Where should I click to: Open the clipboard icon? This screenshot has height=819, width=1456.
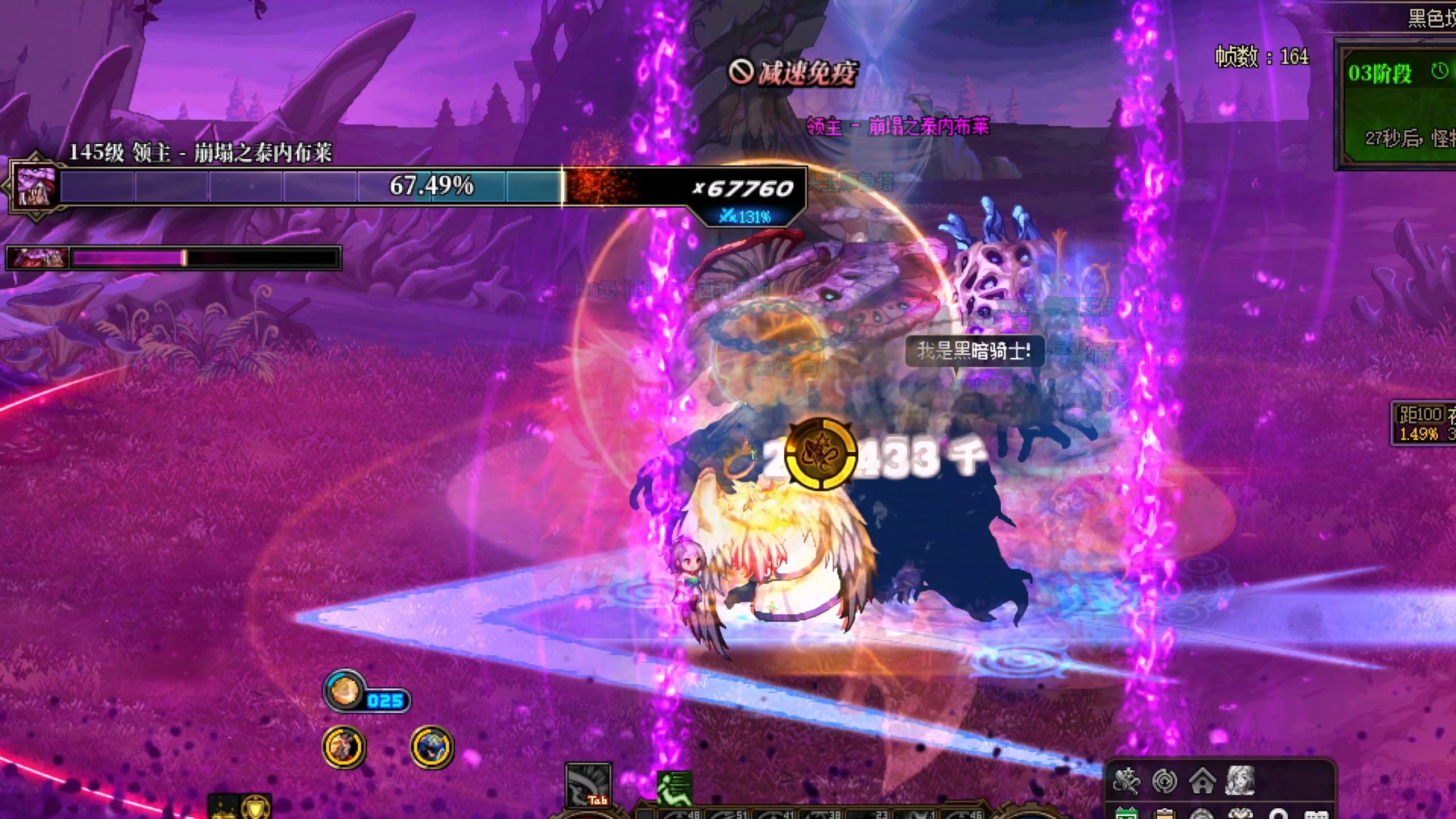coord(1163,813)
